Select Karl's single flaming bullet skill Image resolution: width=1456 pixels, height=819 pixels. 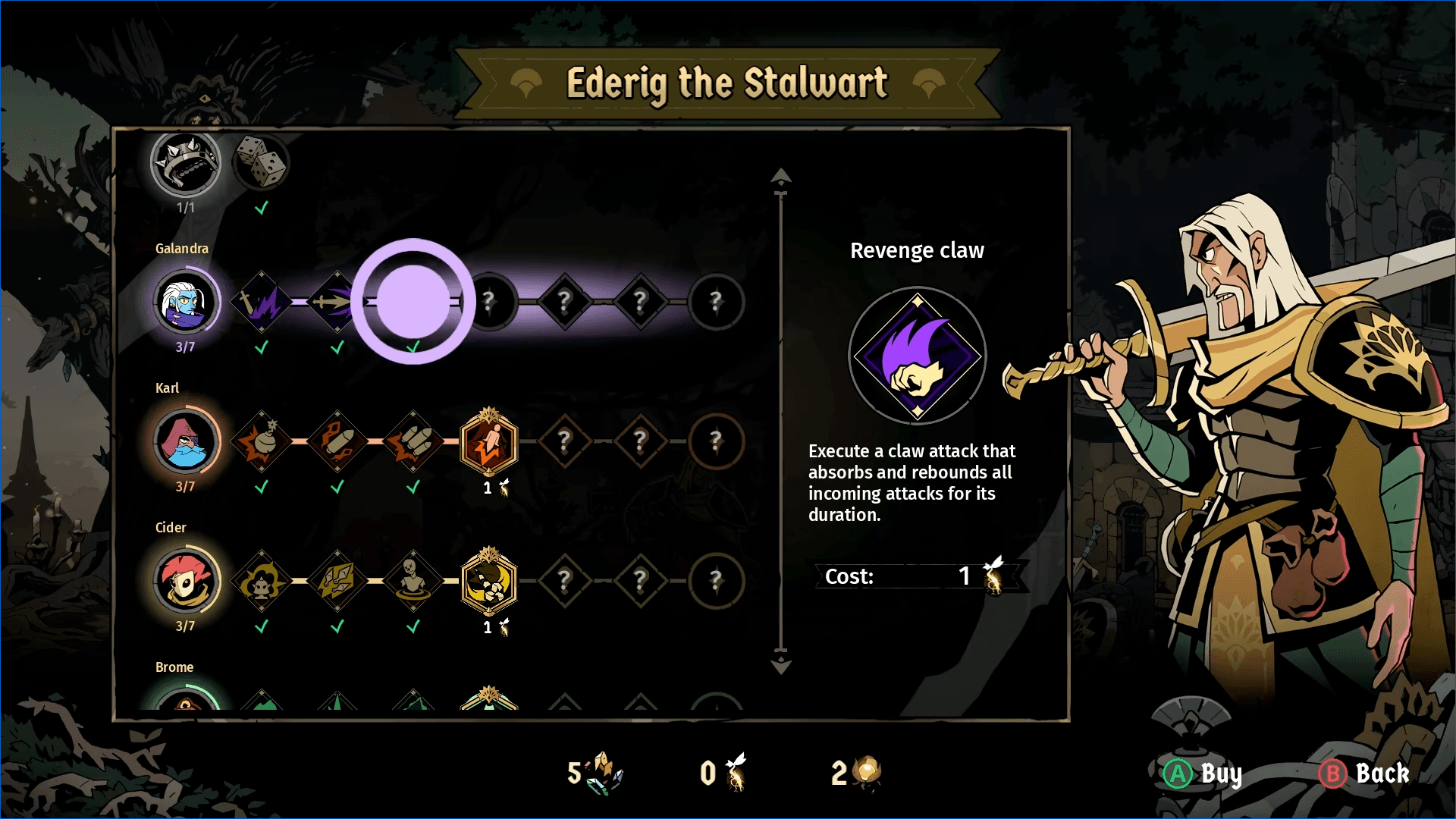pyautogui.click(x=337, y=441)
